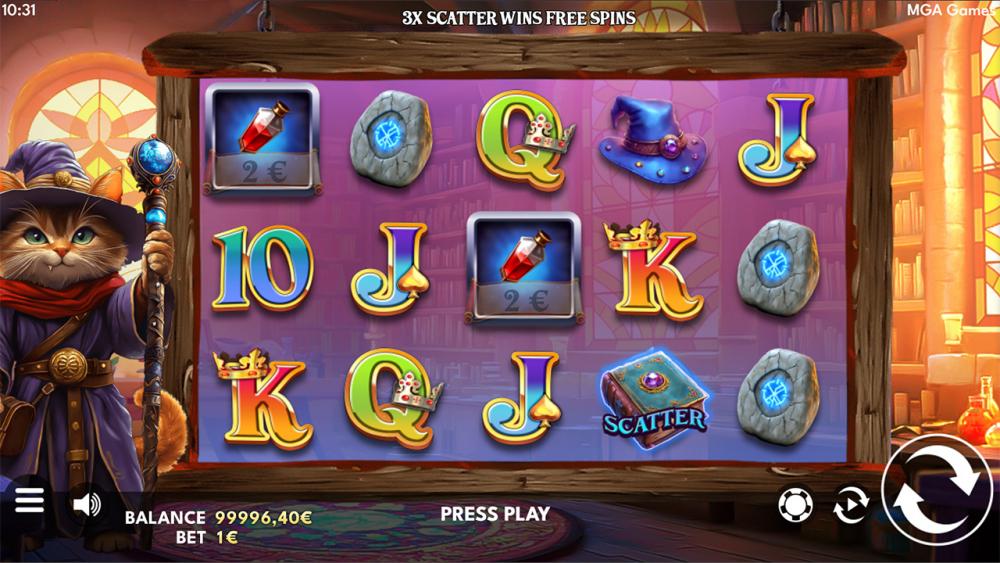1000x563 pixels.
Task: Open the hamburger menu
Action: [x=30, y=500]
